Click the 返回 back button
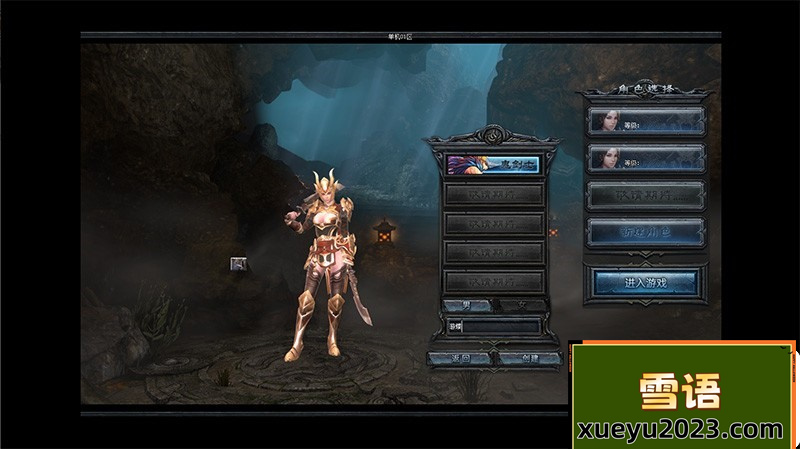Viewport: 800px width, 449px height. [x=459, y=357]
